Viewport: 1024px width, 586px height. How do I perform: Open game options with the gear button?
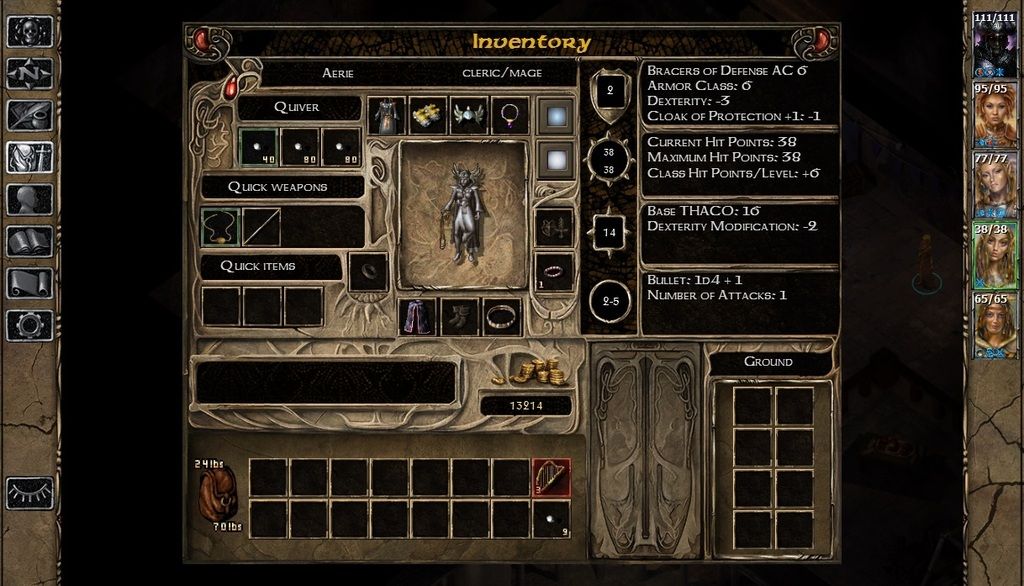coord(29,325)
